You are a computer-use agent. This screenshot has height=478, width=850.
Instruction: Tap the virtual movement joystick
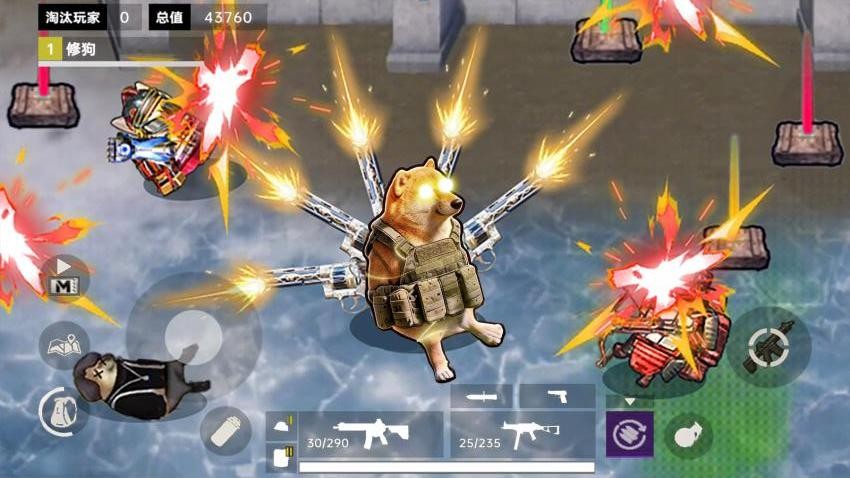point(193,336)
